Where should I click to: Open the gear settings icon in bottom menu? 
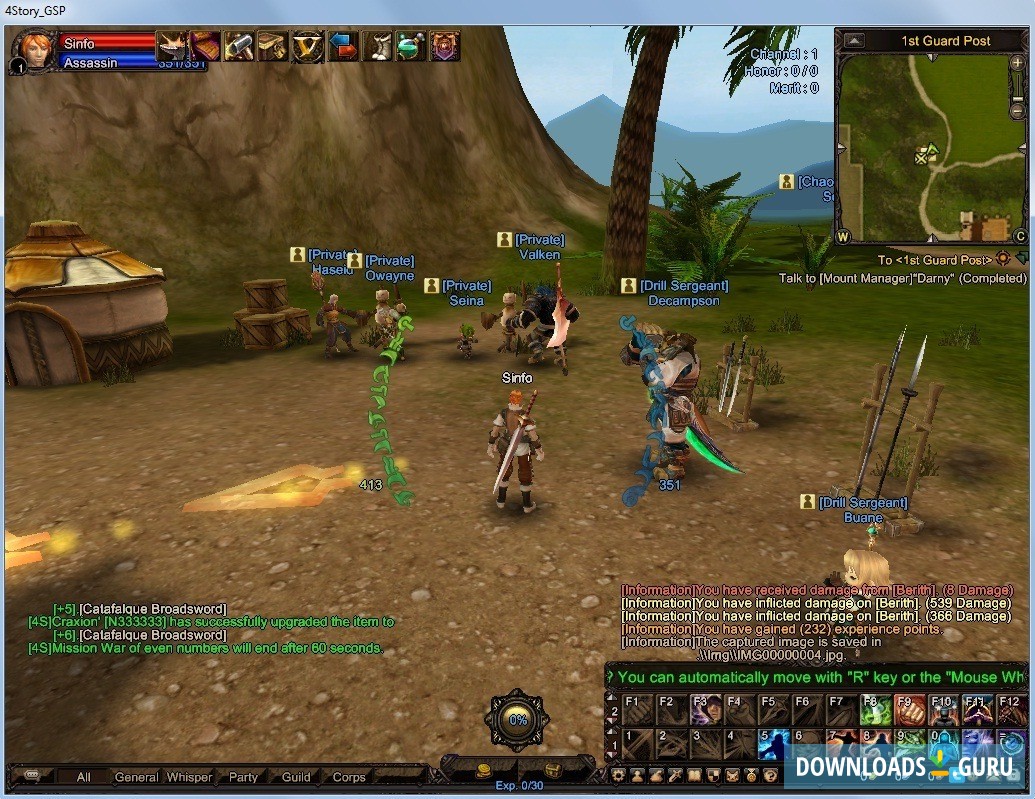619,775
